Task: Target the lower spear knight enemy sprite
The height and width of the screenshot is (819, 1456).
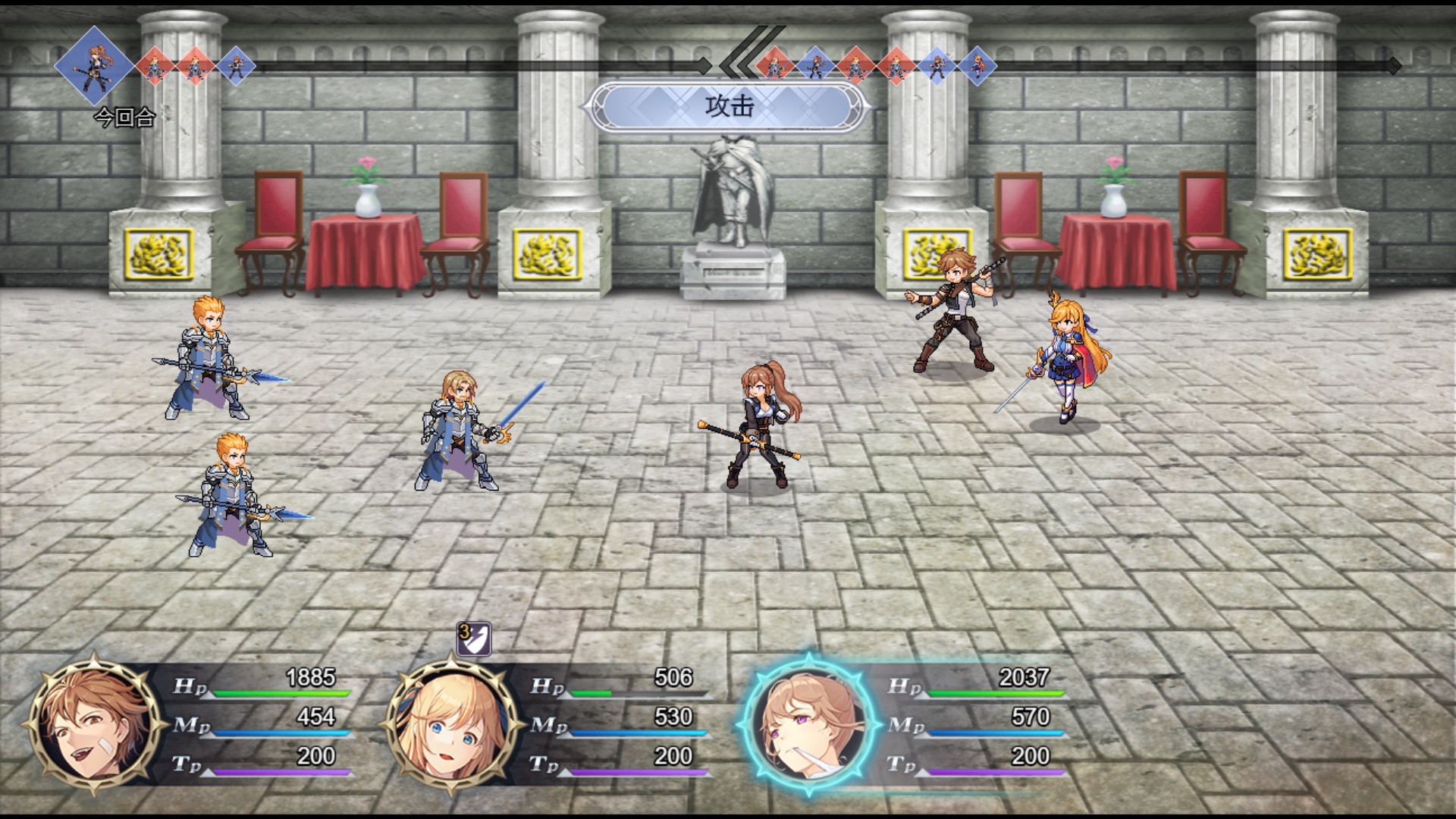Action: pos(227,497)
